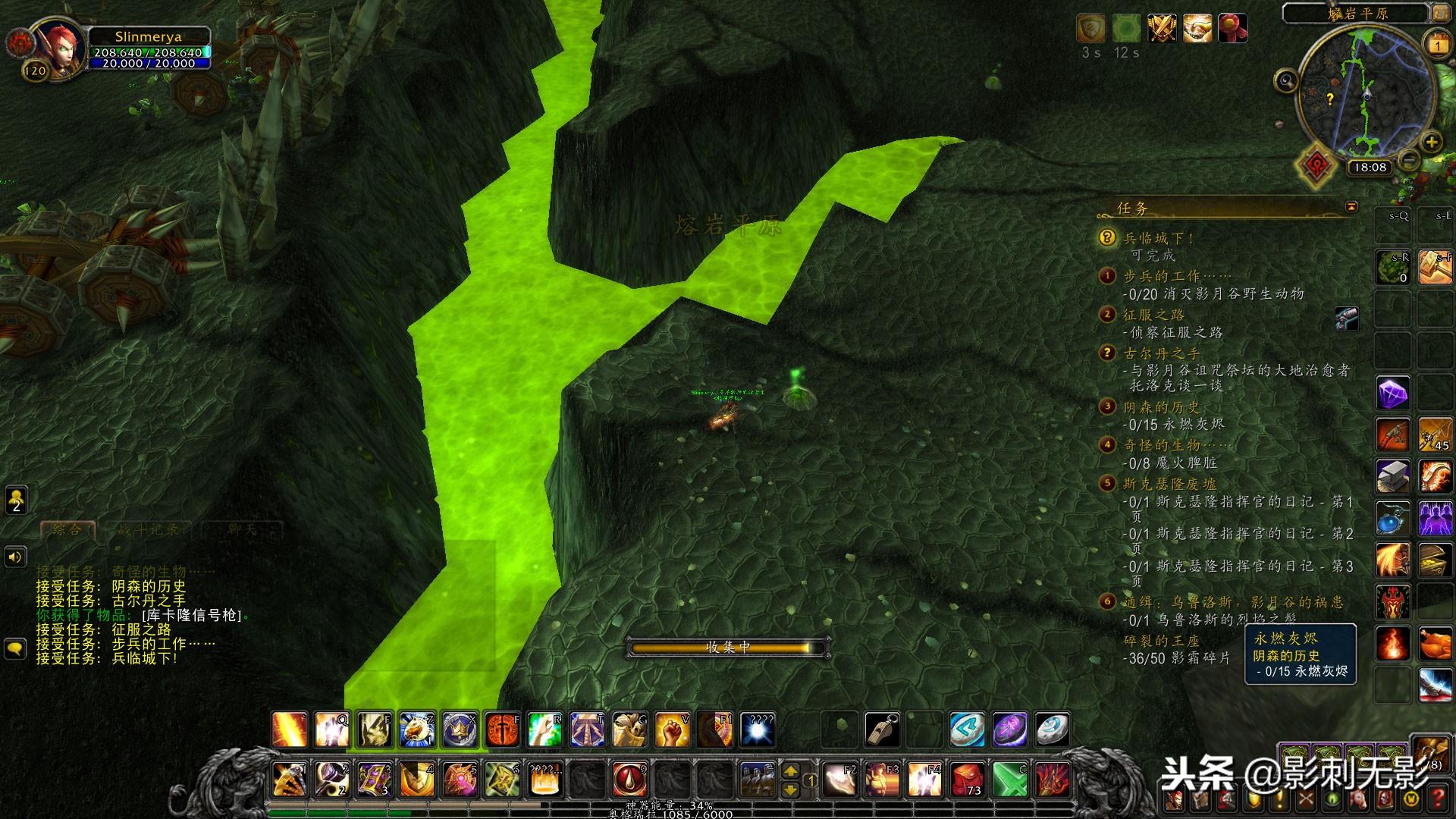Click the crossed-swords buff icon
This screenshot has height=819, width=1456.
(x=1162, y=29)
